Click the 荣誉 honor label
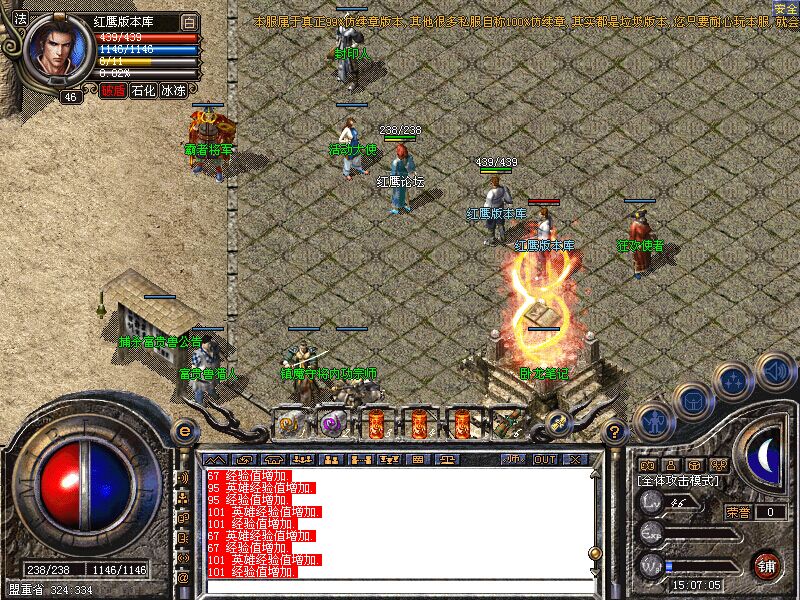Viewport: 800px width, 600px height. [x=737, y=512]
